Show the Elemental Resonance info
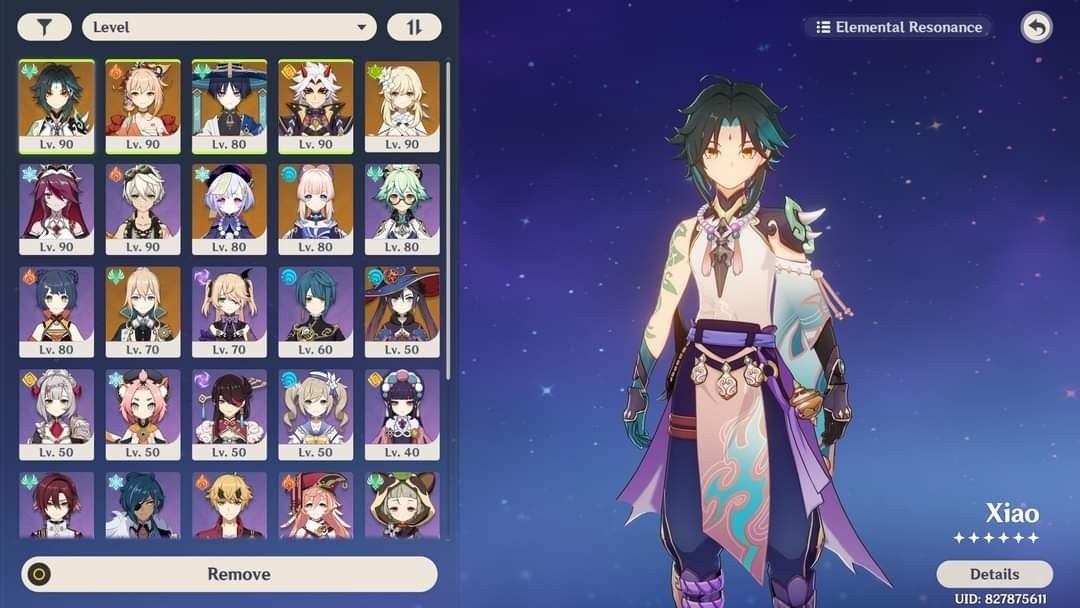Screen dimensions: 1080x608 (x=898, y=27)
